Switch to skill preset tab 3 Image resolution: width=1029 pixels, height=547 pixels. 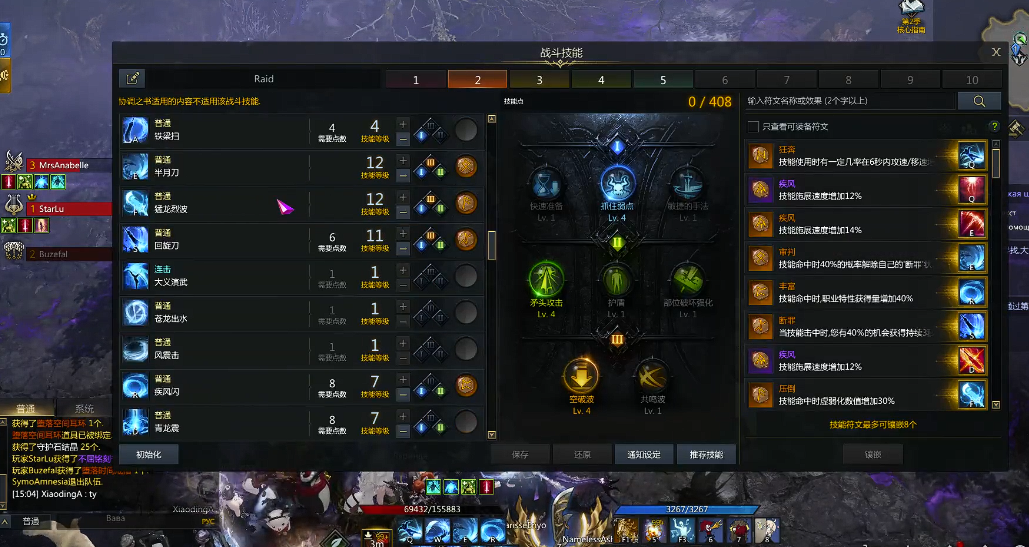pos(539,80)
